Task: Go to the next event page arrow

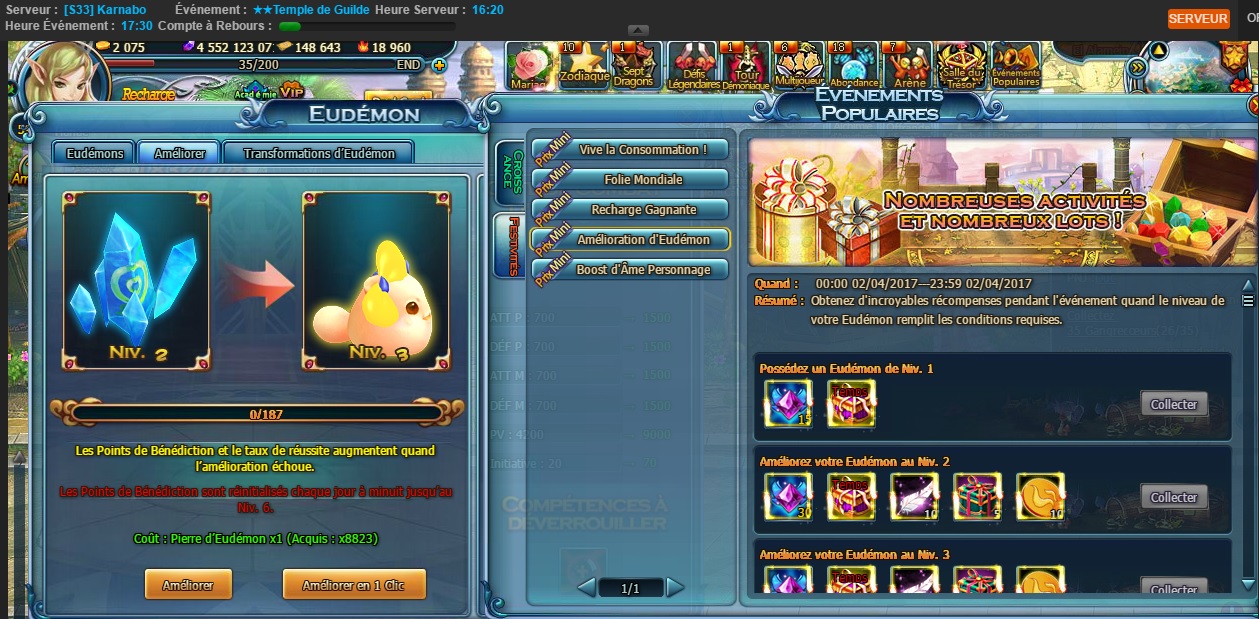Action: tap(676, 587)
